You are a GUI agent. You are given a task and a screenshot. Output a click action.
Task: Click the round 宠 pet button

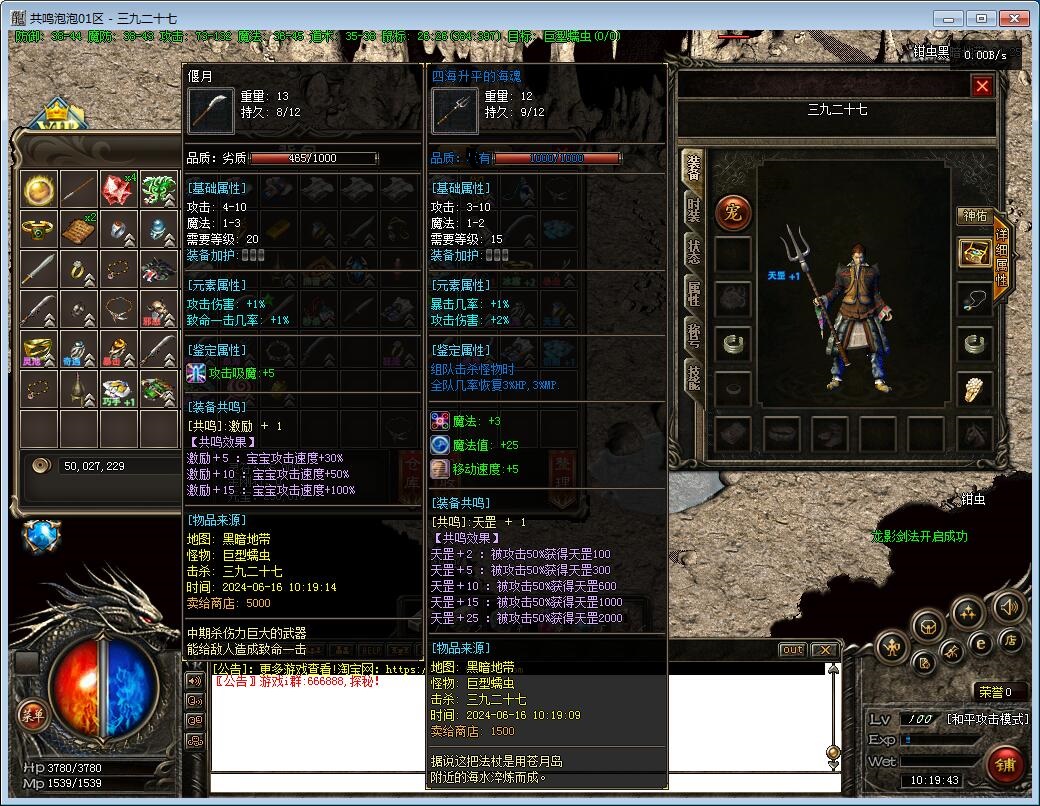[733, 211]
